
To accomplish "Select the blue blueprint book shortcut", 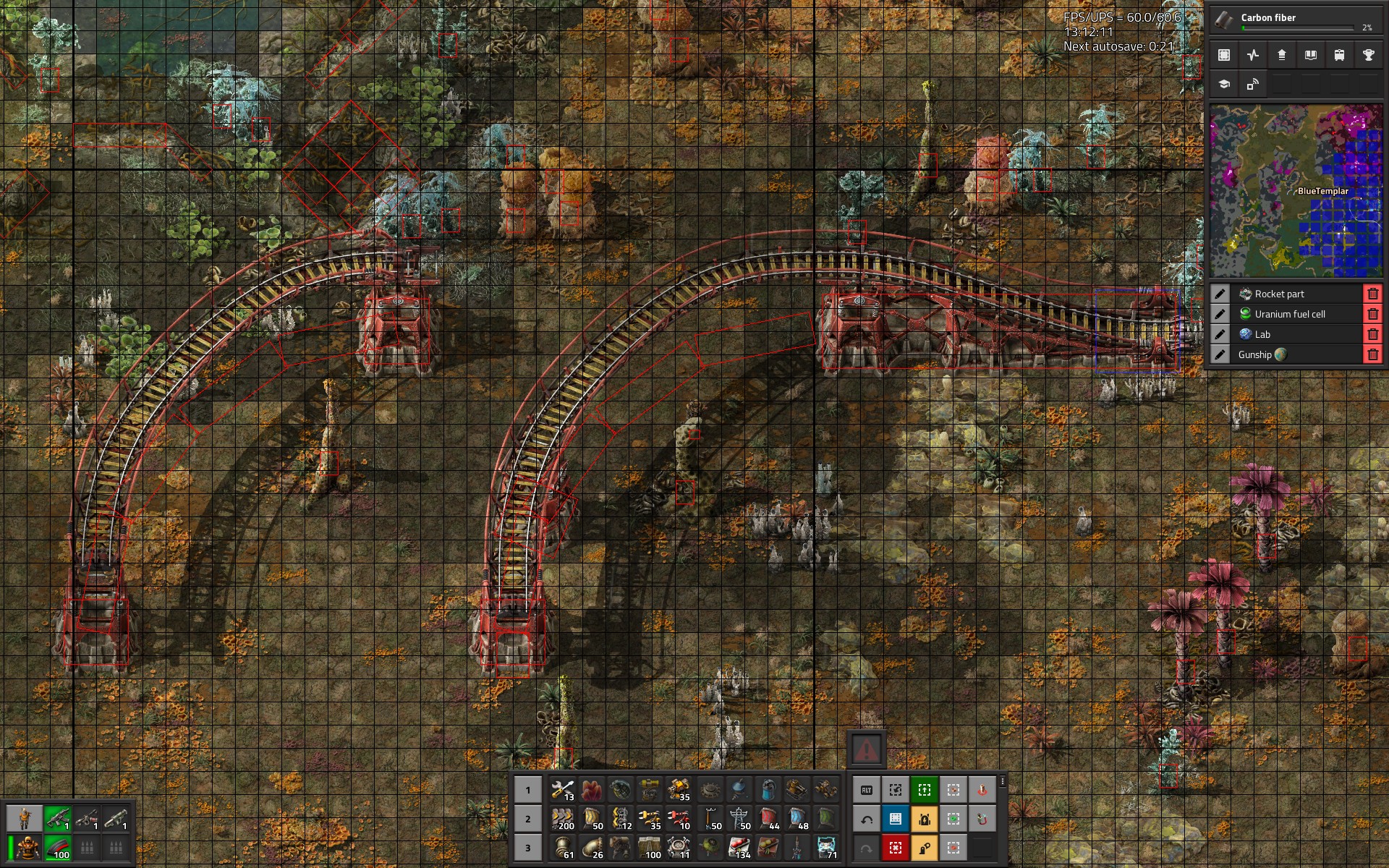I will coord(895,819).
